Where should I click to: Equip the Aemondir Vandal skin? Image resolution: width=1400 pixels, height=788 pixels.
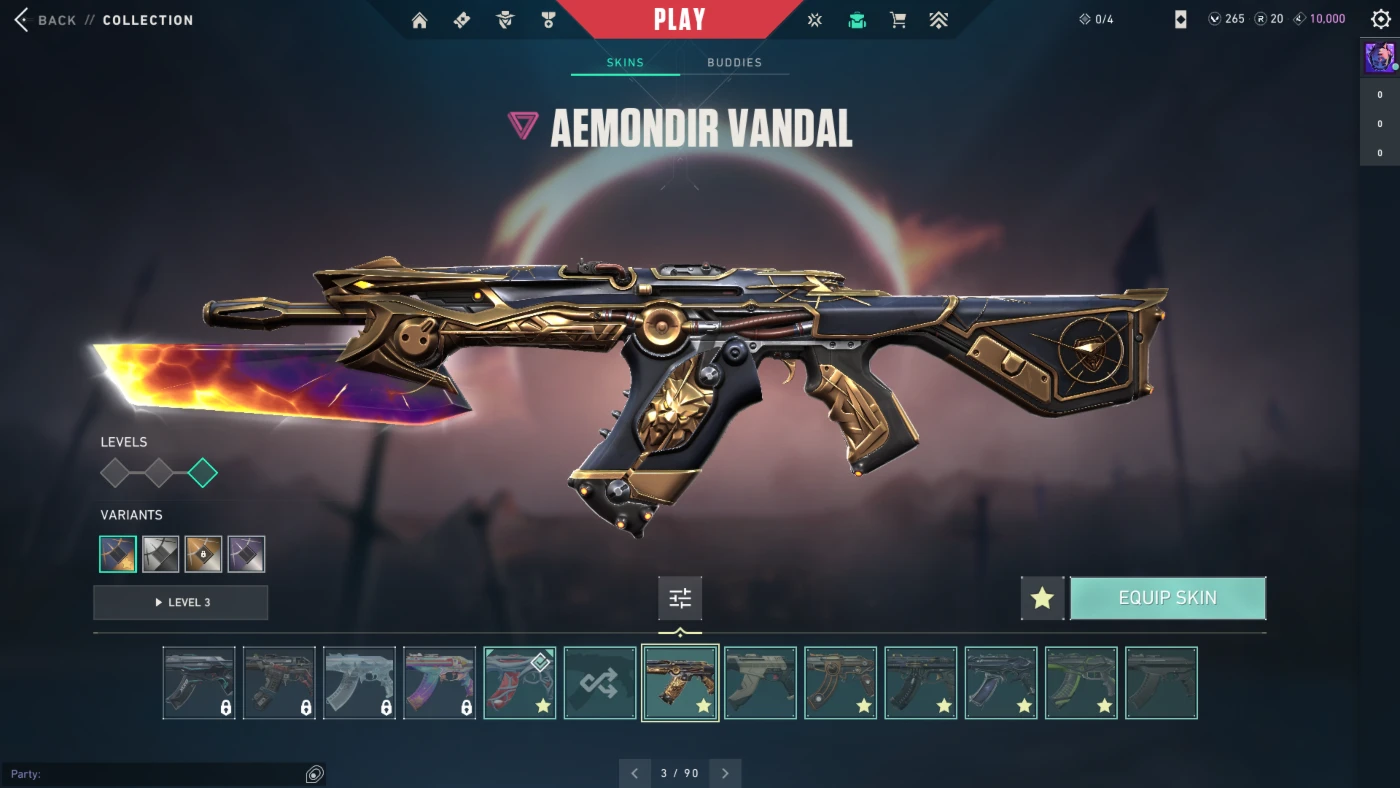[1167, 598]
